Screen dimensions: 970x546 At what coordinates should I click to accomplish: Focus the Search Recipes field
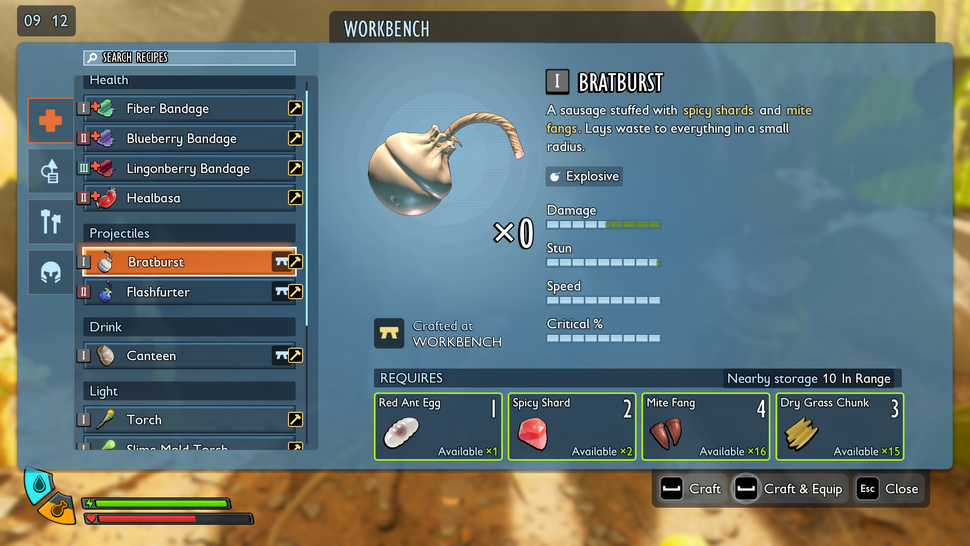point(190,58)
